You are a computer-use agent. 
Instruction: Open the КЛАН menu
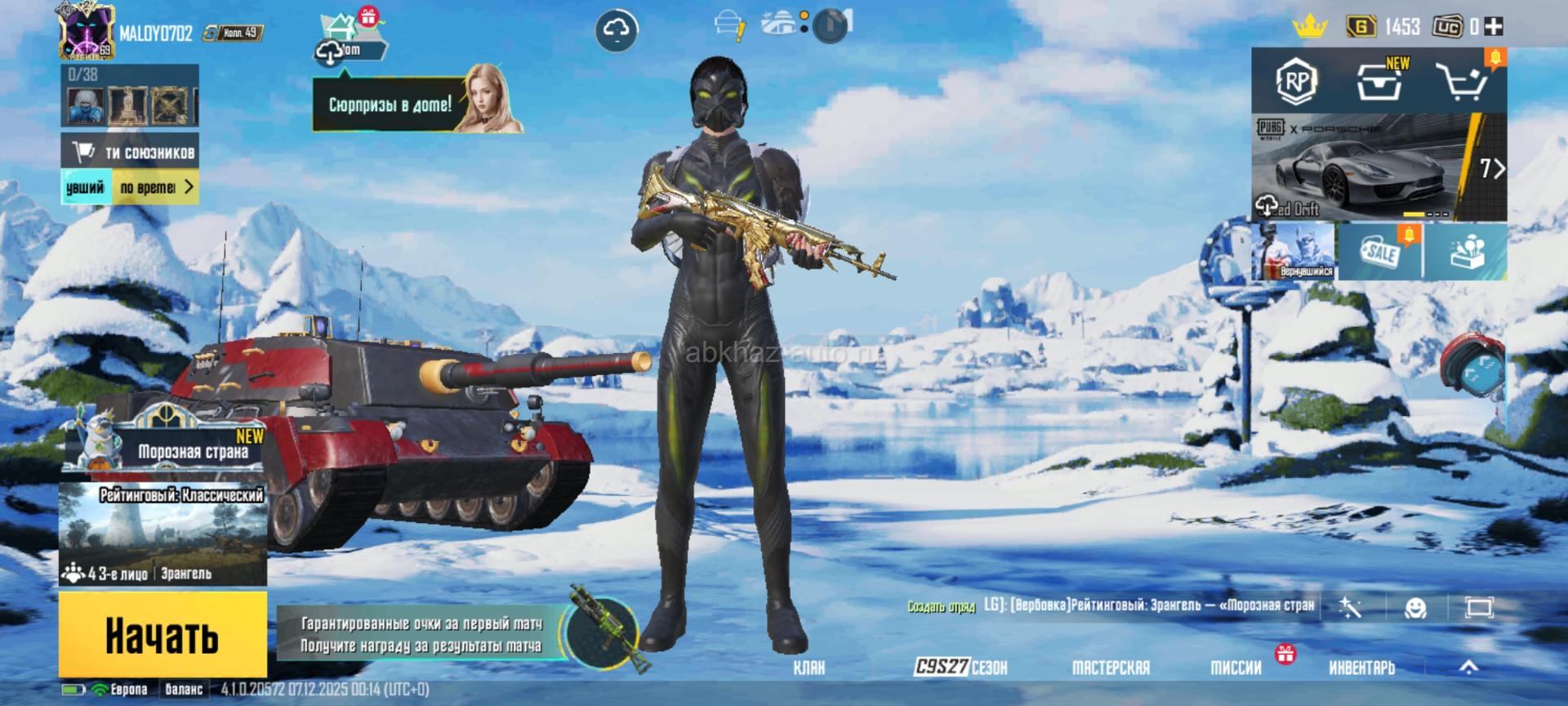pyautogui.click(x=808, y=668)
